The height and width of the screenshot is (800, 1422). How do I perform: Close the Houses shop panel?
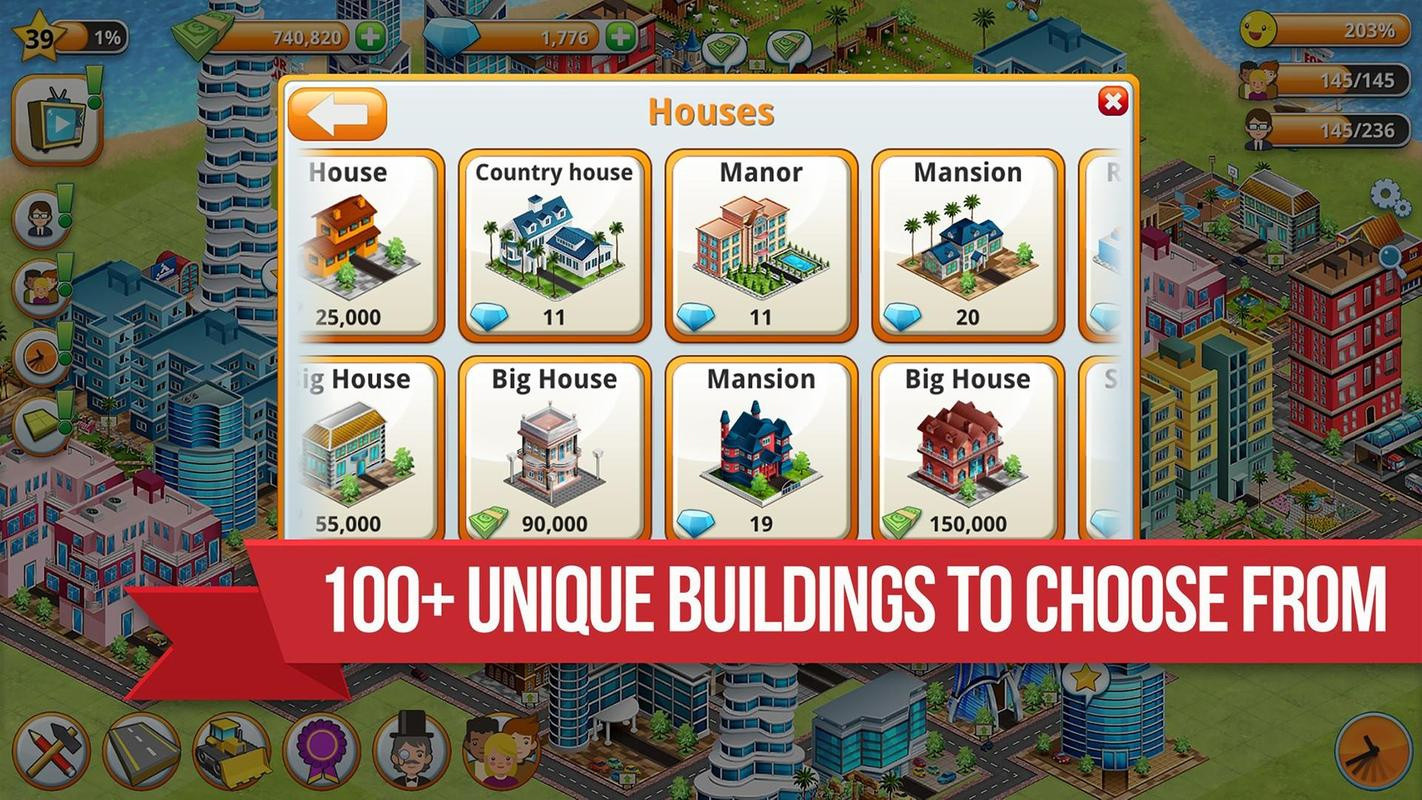pyautogui.click(x=1112, y=101)
